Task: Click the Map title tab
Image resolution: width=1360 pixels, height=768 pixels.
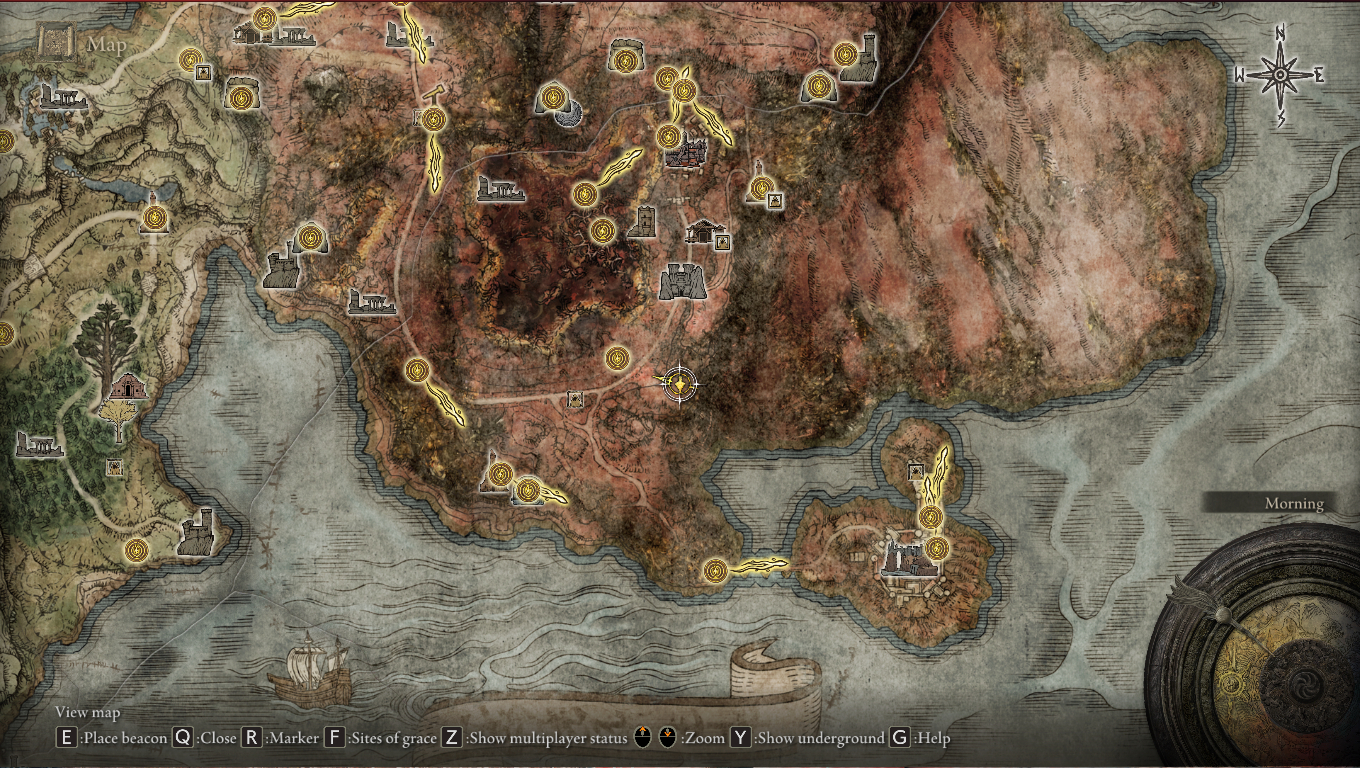Action: point(107,44)
